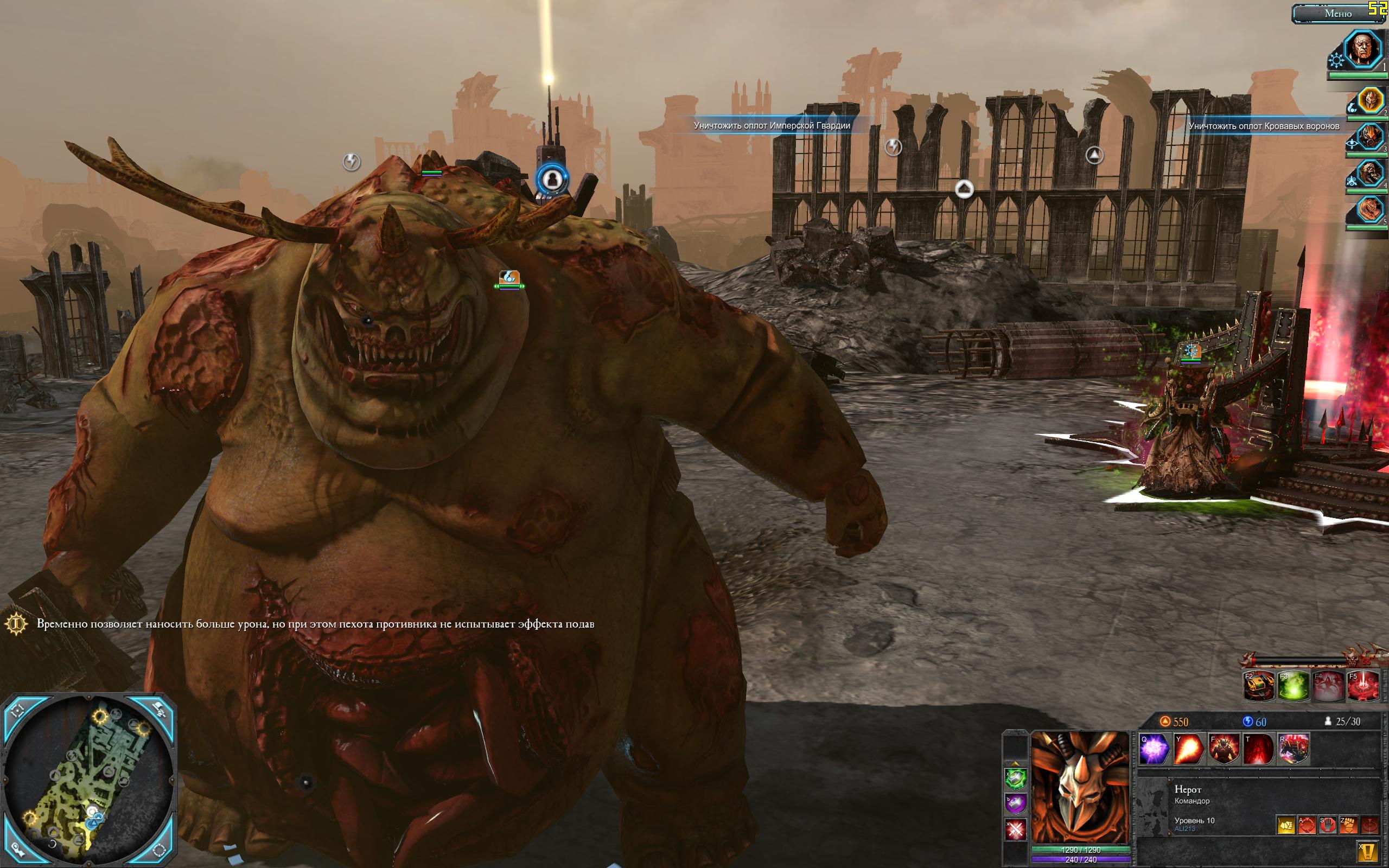The image size is (1389, 868).
Task: Select the gas-masked hero portrait numbered 3
Action: point(1371,137)
